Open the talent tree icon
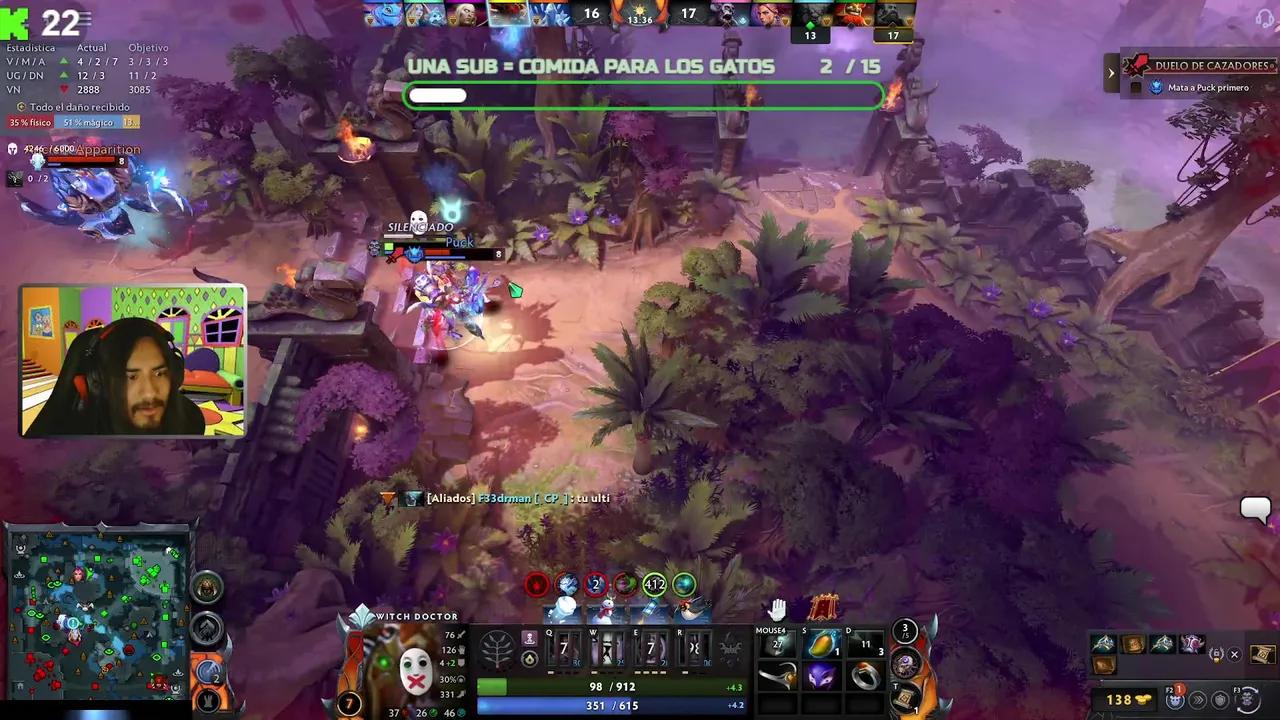 tap(497, 649)
